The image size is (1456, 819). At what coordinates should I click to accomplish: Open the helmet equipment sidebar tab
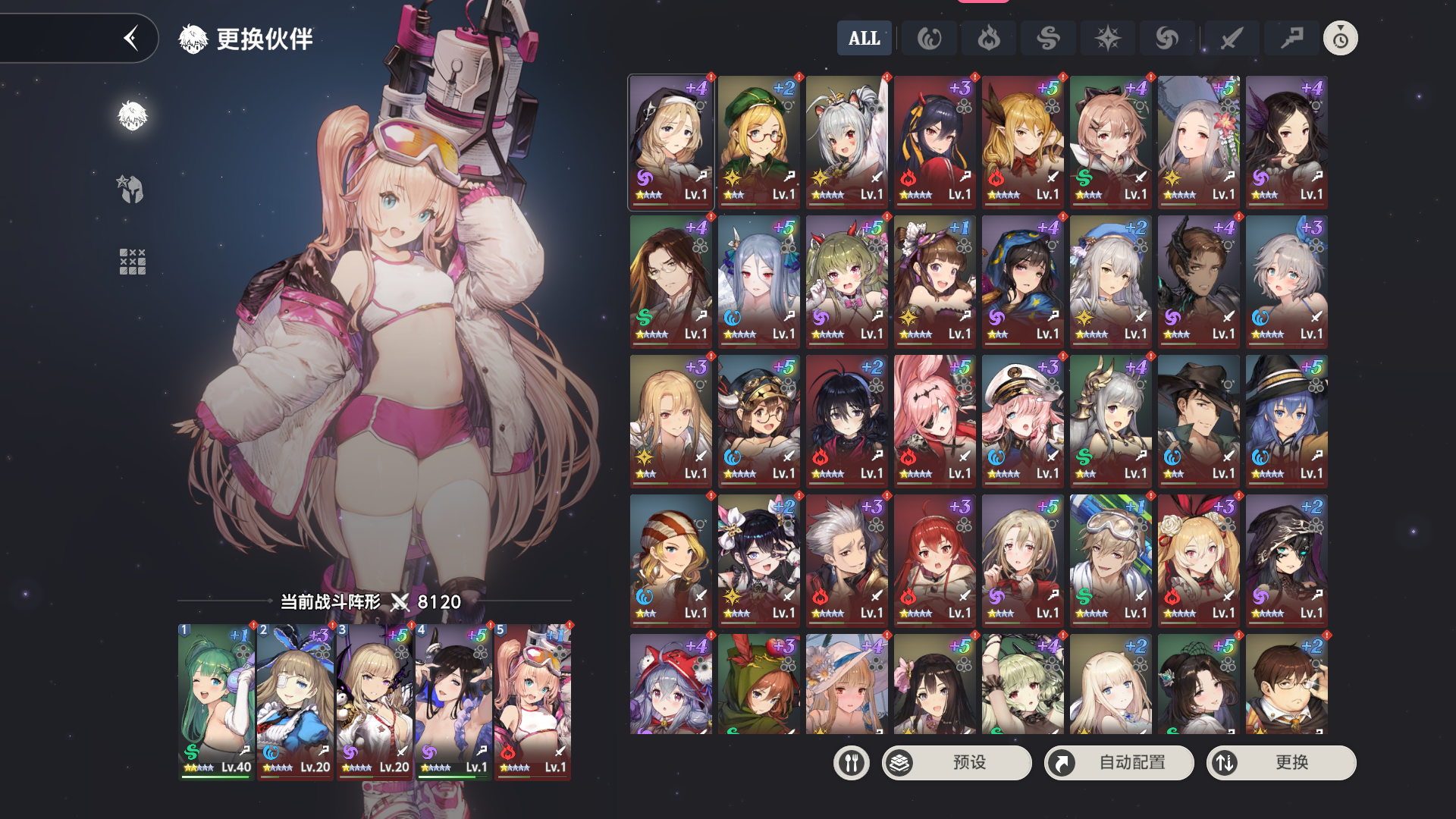click(x=132, y=189)
